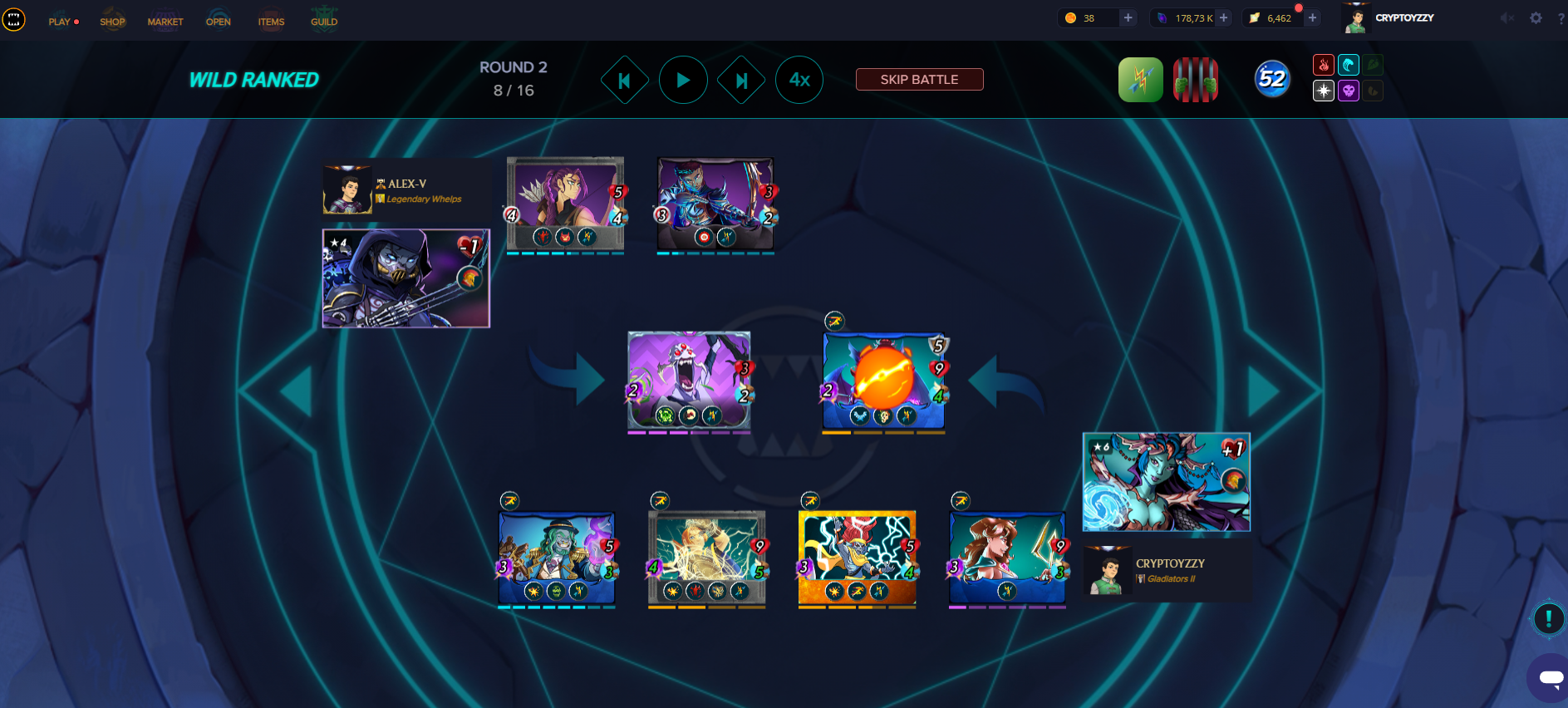This screenshot has width=1568, height=708.
Task: Step forward to next battle action
Action: coord(741,80)
